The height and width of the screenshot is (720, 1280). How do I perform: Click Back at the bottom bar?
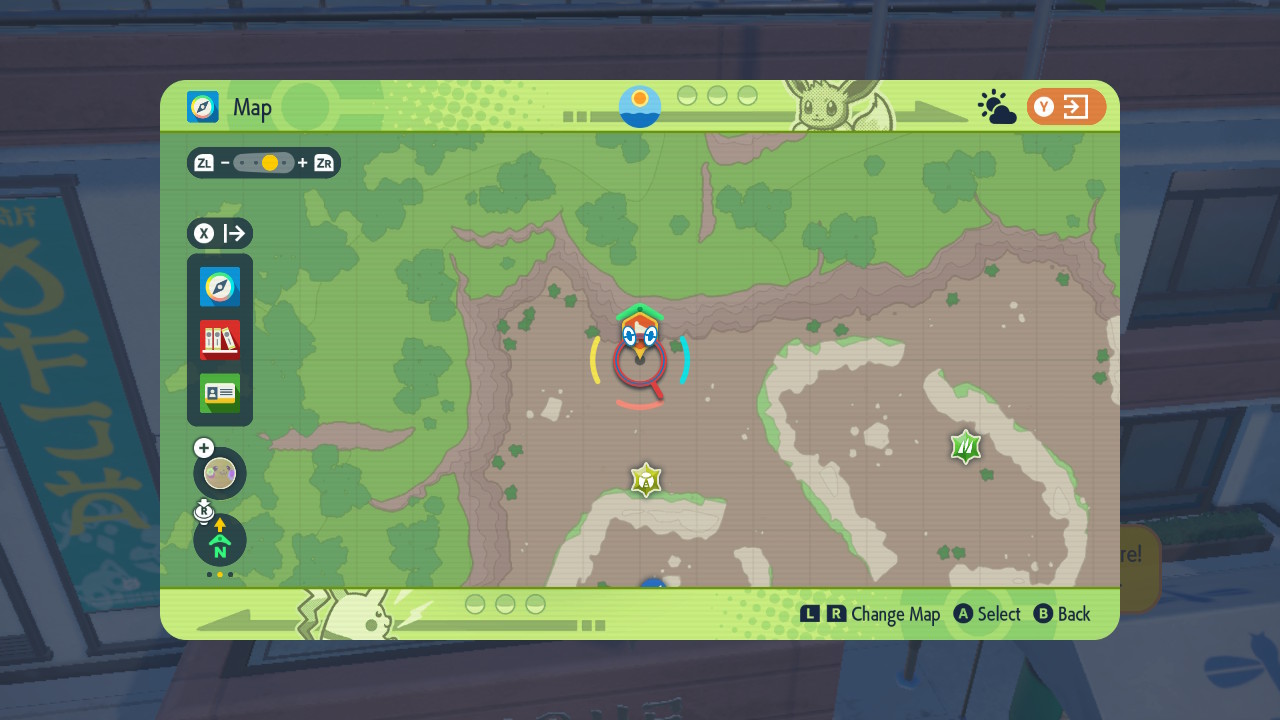tap(1063, 614)
